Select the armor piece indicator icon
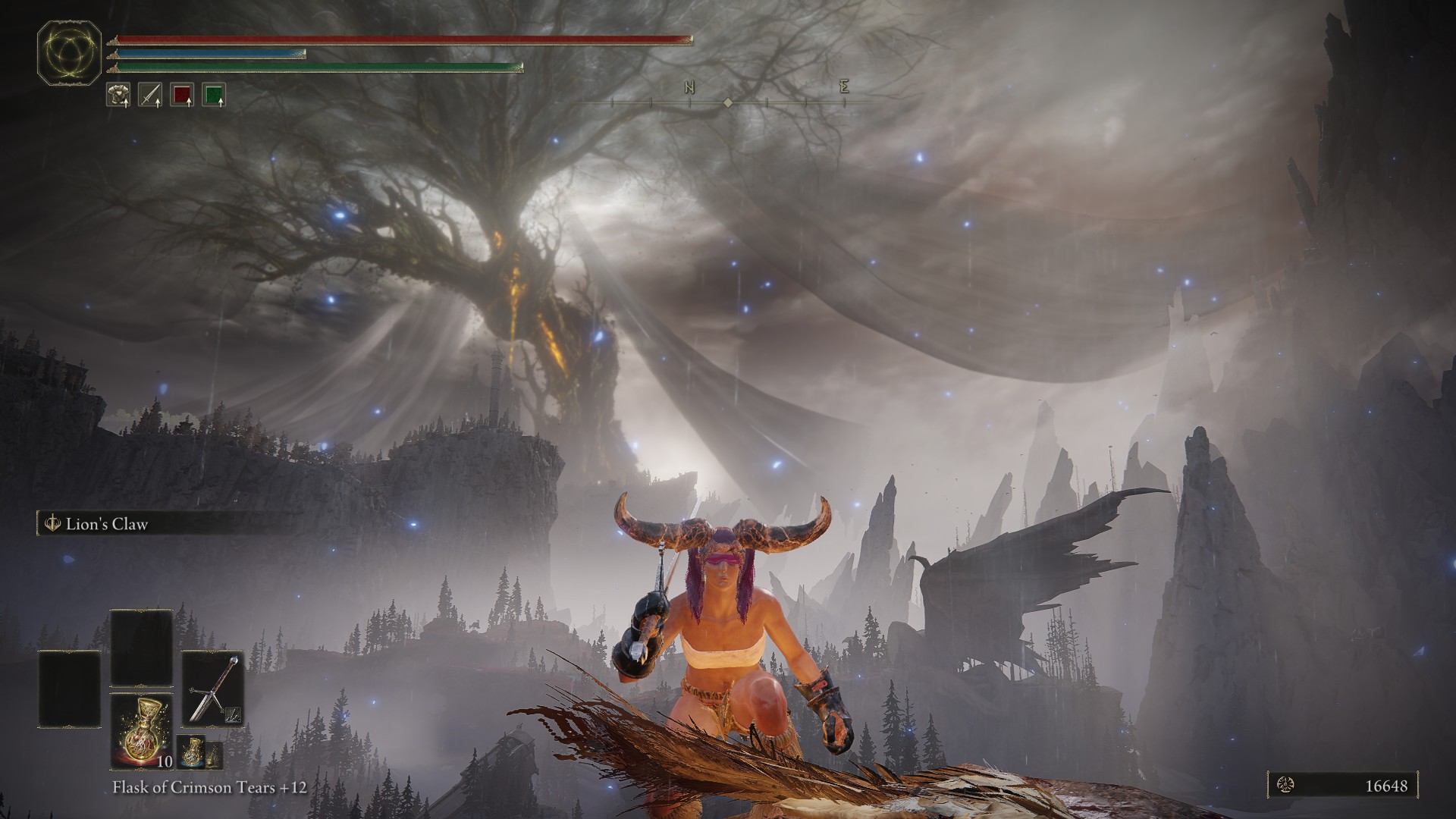The height and width of the screenshot is (819, 1456). (118, 95)
